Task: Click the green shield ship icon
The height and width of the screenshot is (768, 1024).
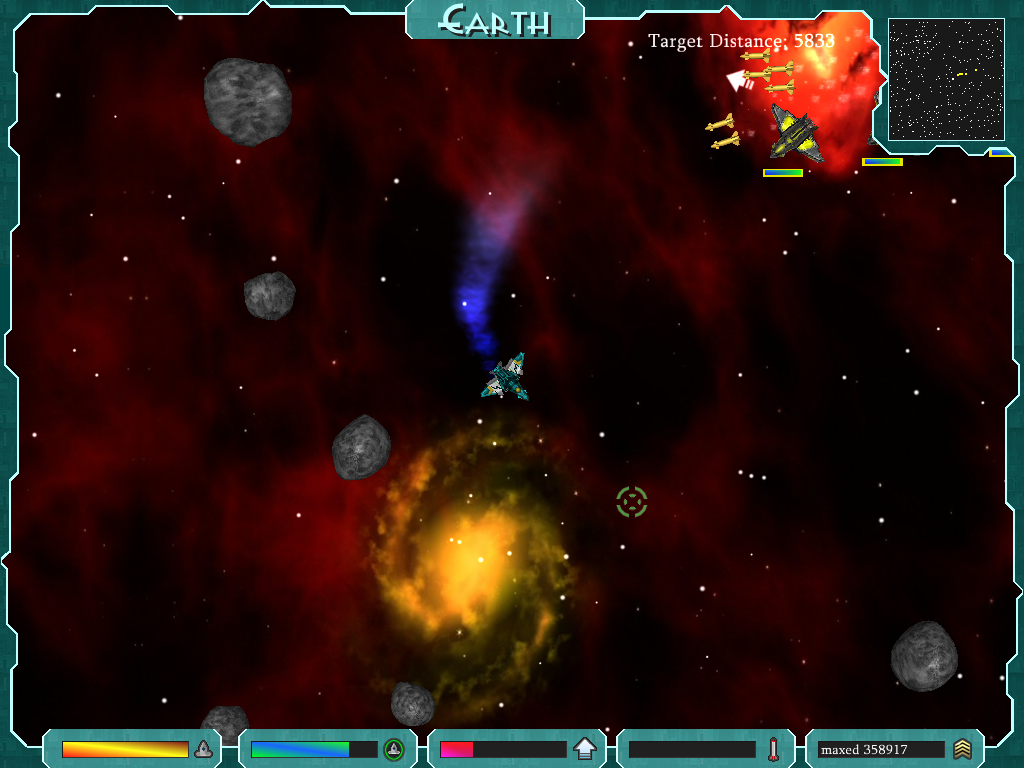Action: point(394,749)
